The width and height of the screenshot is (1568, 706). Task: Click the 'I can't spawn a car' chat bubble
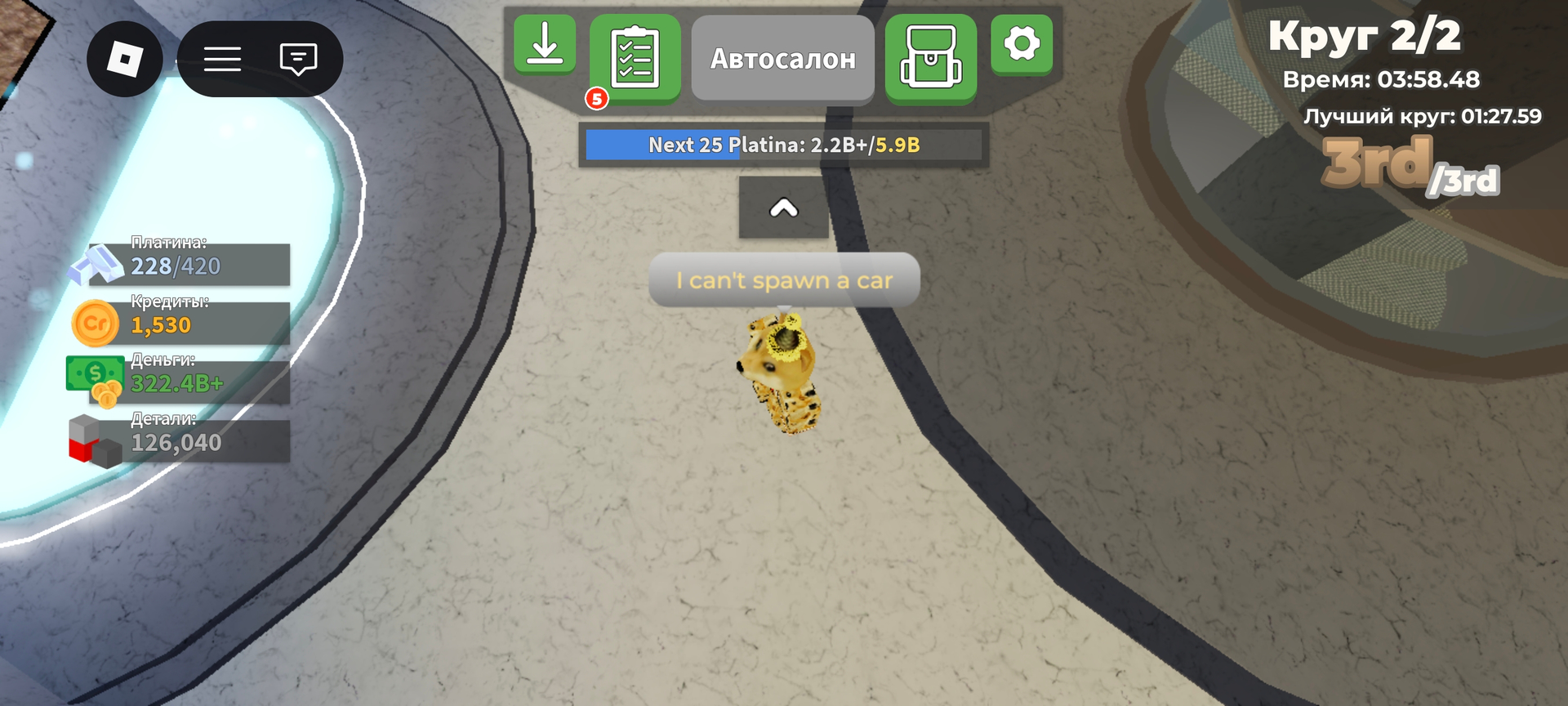[782, 279]
